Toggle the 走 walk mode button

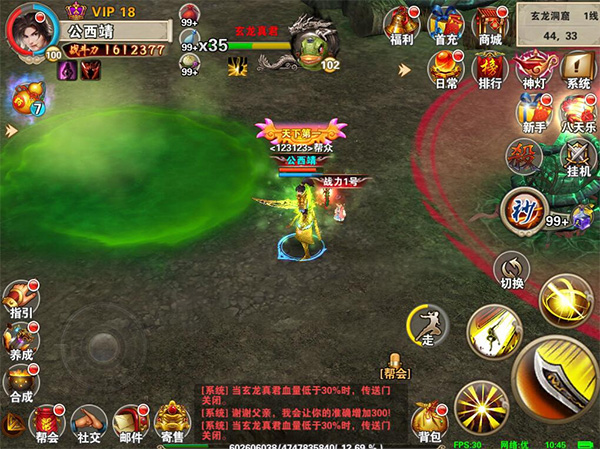[x=426, y=327]
